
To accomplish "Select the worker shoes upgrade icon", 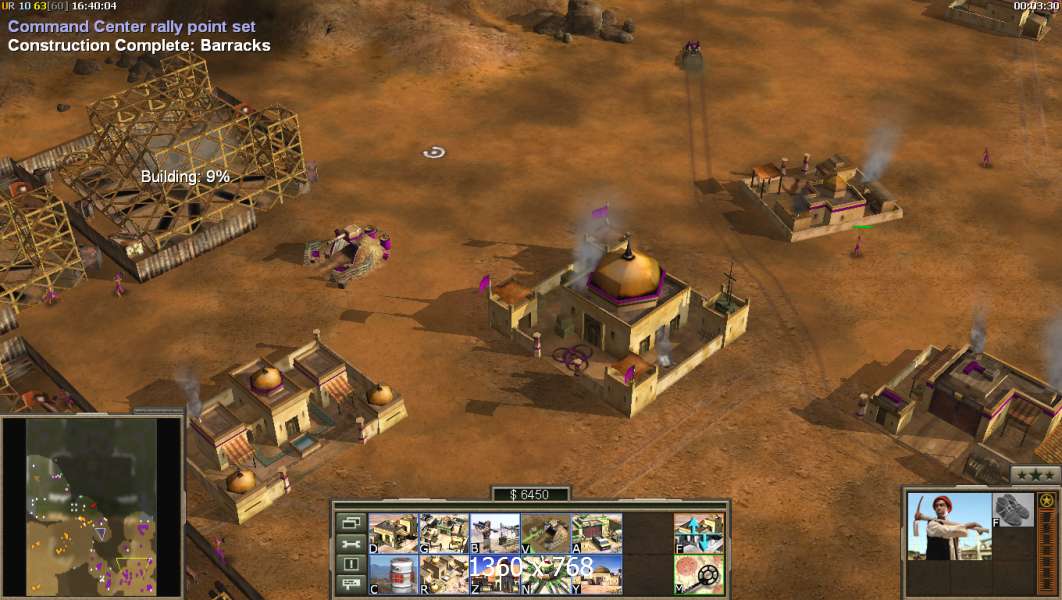I will (x=1013, y=510).
